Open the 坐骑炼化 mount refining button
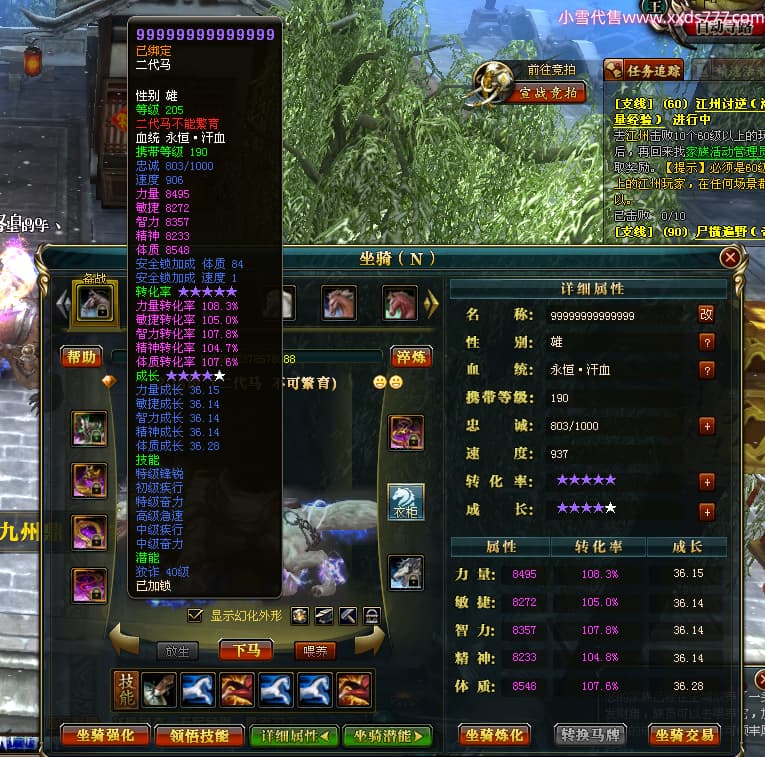Screen dimensions: 765x757 click(x=494, y=735)
